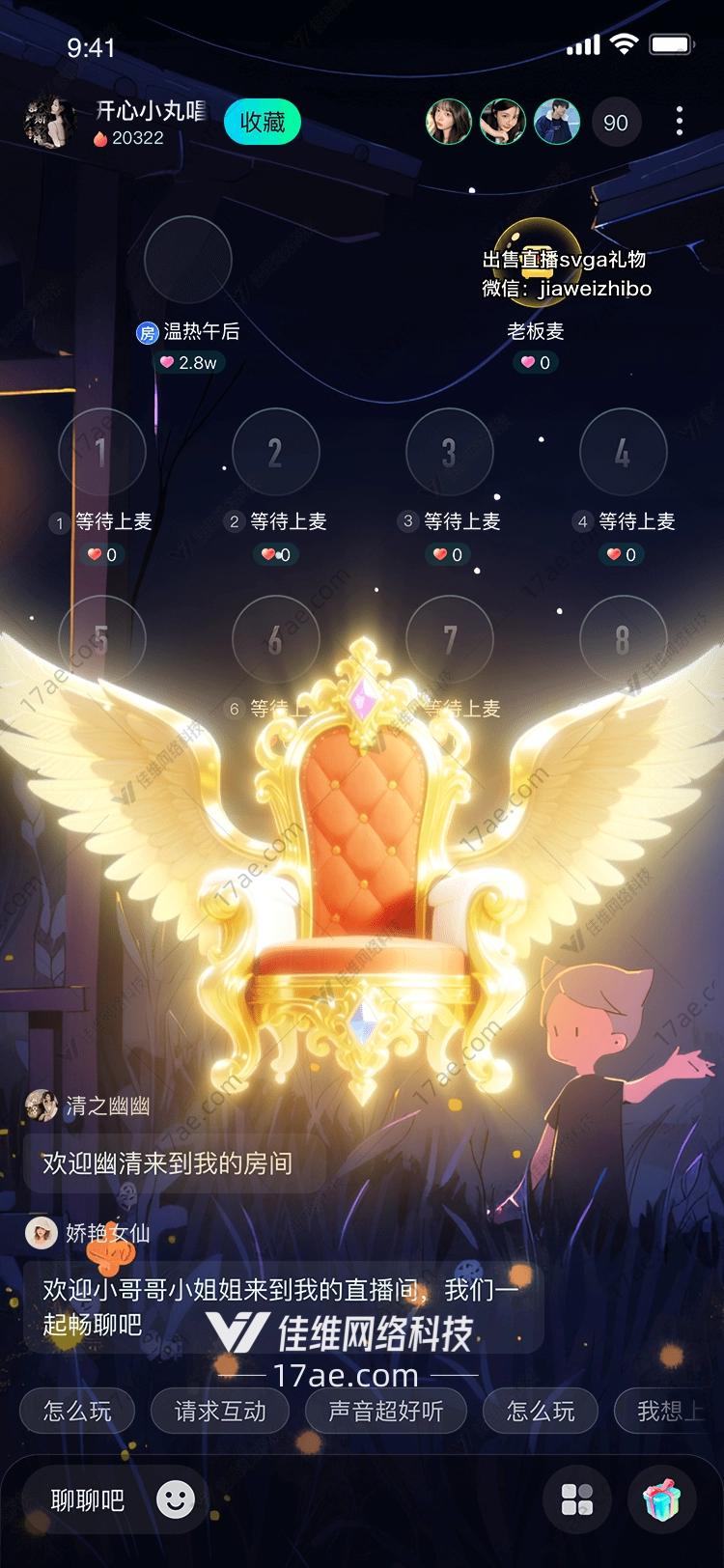Open the three-dot more options menu
Viewport: 724px width, 1568px height.
pos(680,122)
